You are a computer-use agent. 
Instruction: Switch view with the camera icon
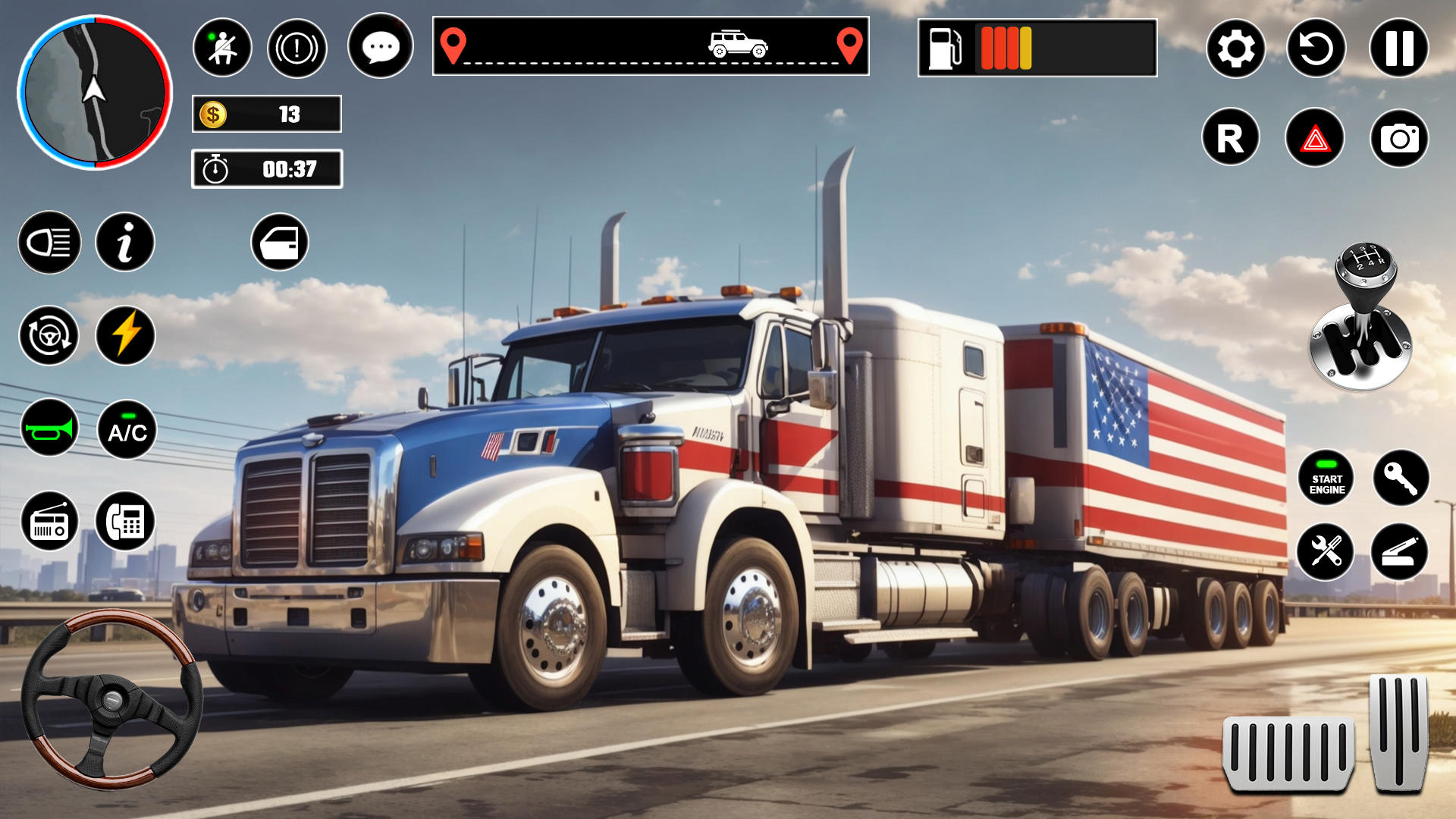1399,138
